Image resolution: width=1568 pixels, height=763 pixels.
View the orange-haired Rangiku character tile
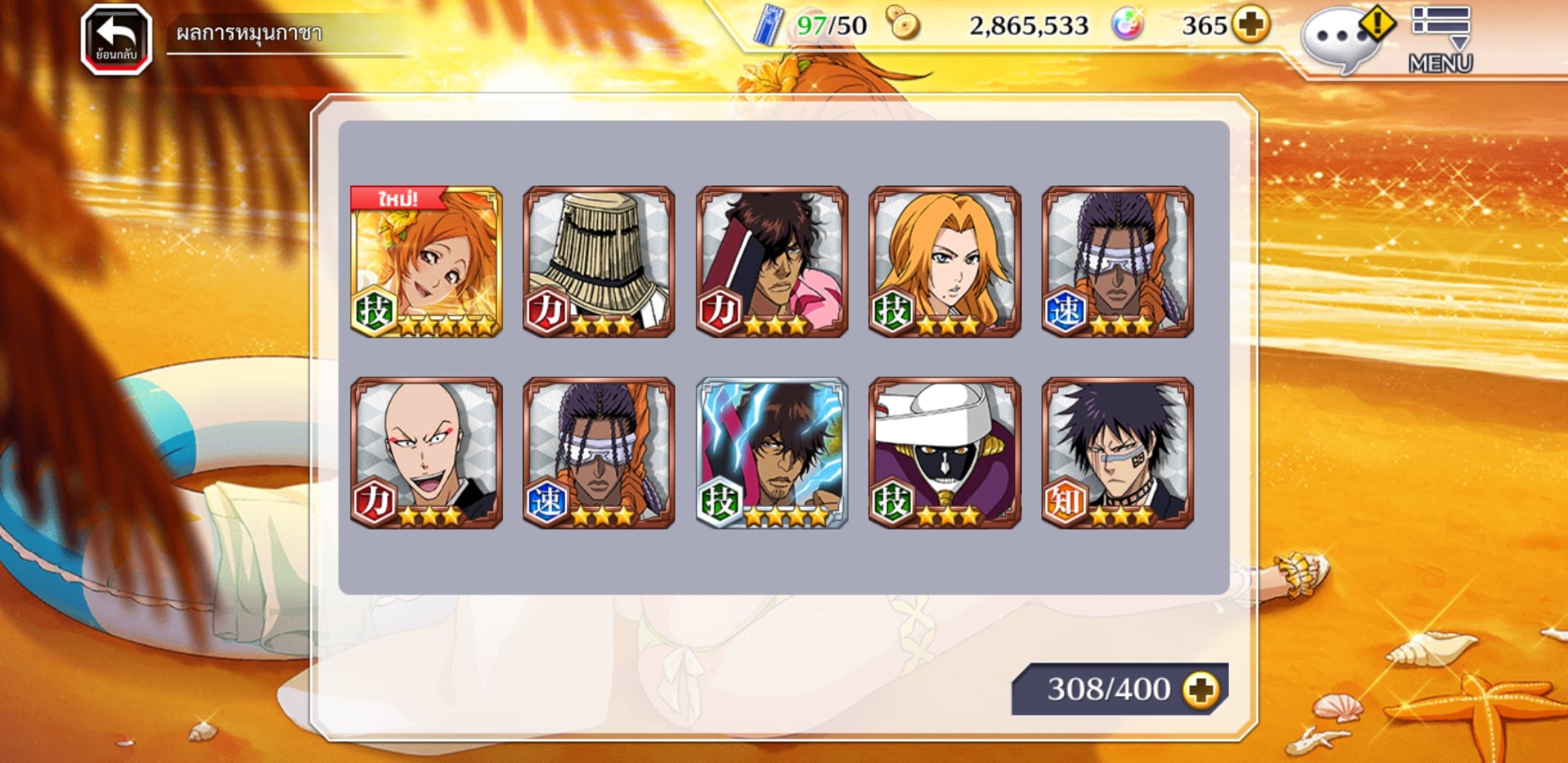(944, 261)
